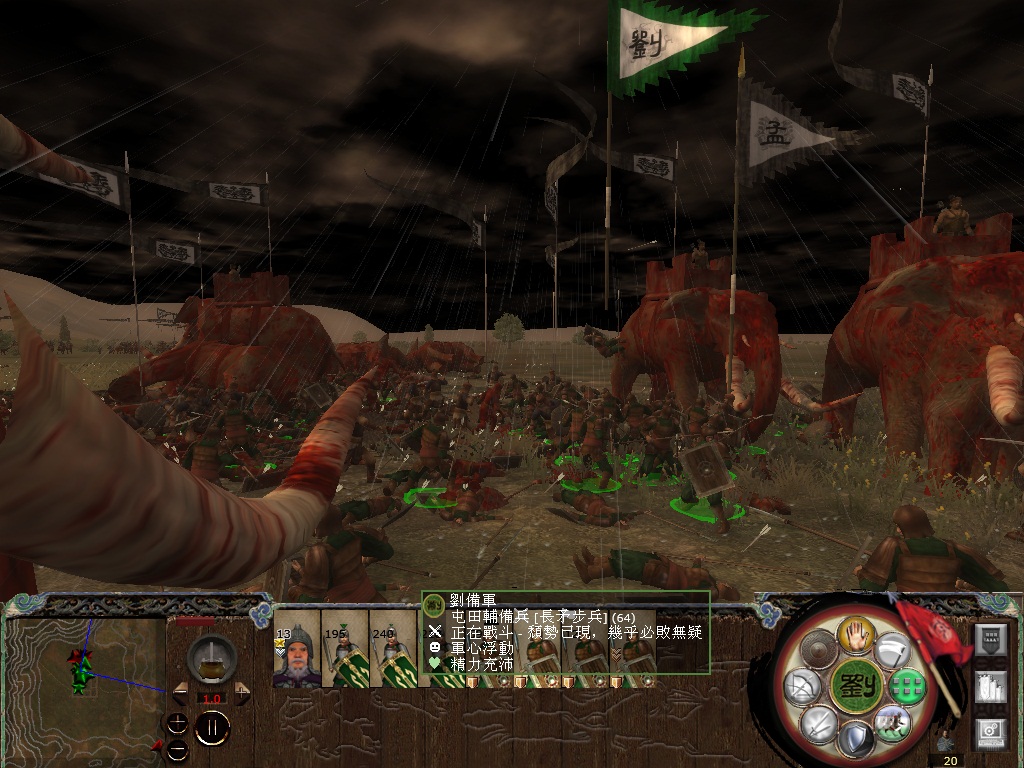
Task: Zoom in the minimap
Action: (x=177, y=722)
